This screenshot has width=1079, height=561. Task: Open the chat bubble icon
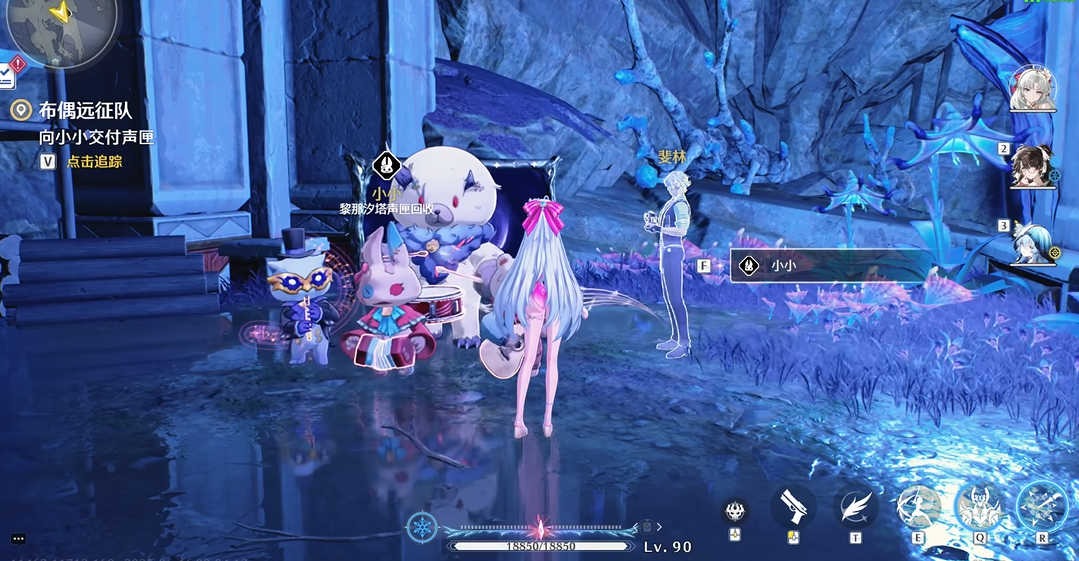(x=18, y=539)
